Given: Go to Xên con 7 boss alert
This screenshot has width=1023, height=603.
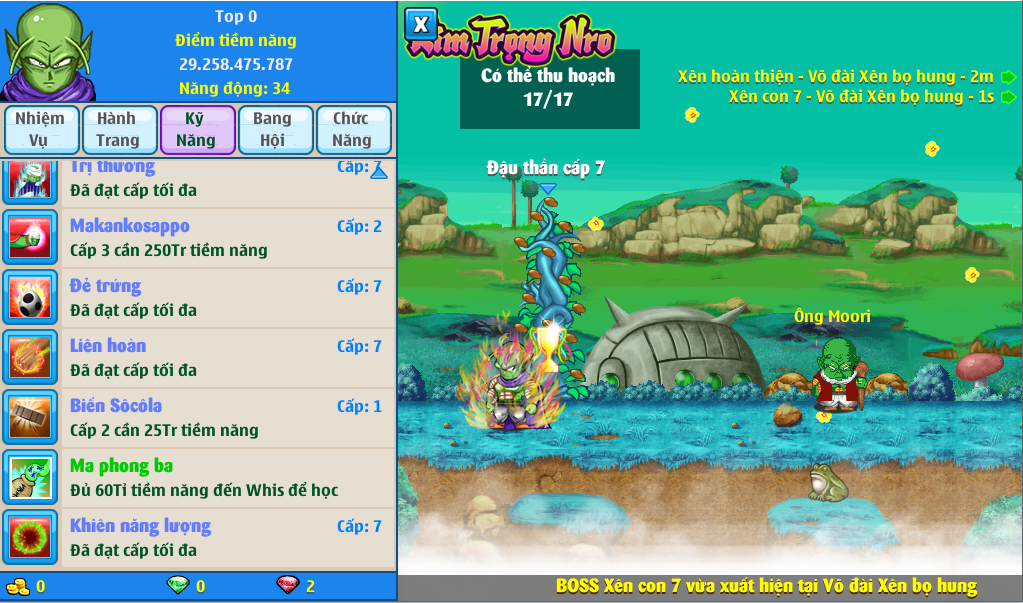Looking at the screenshot, I should click(1009, 97).
